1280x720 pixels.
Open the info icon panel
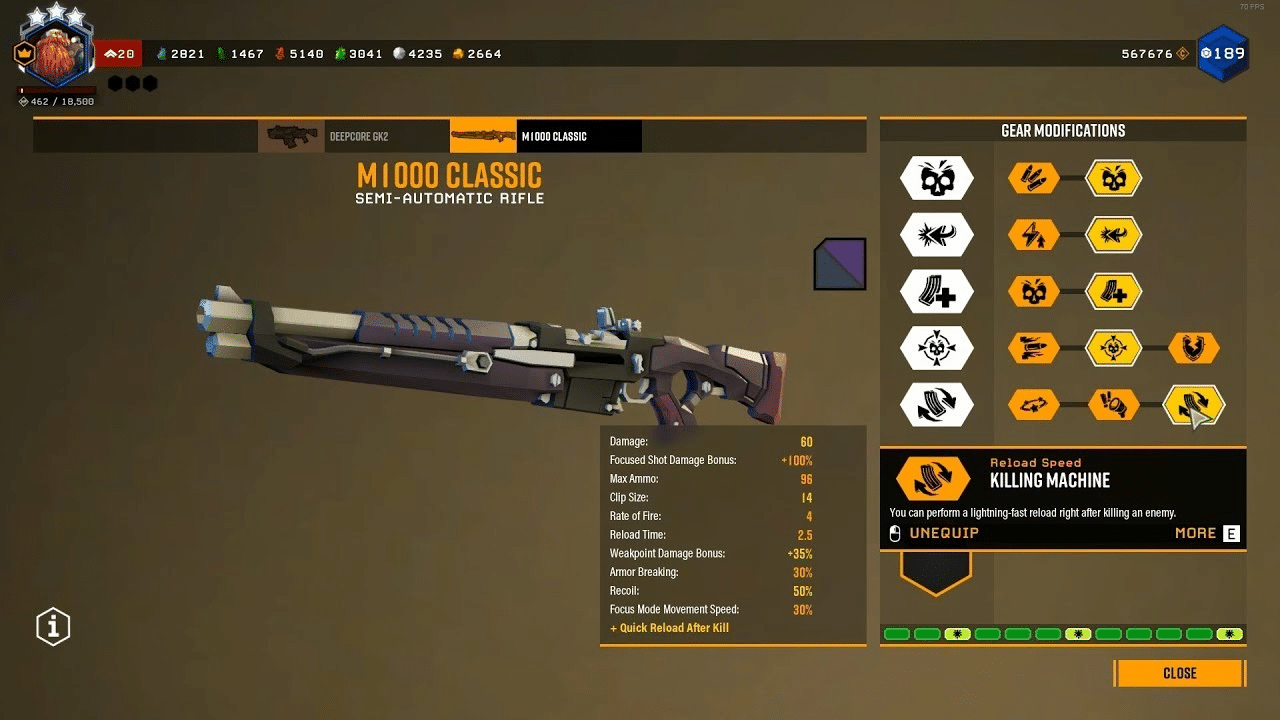(53, 626)
